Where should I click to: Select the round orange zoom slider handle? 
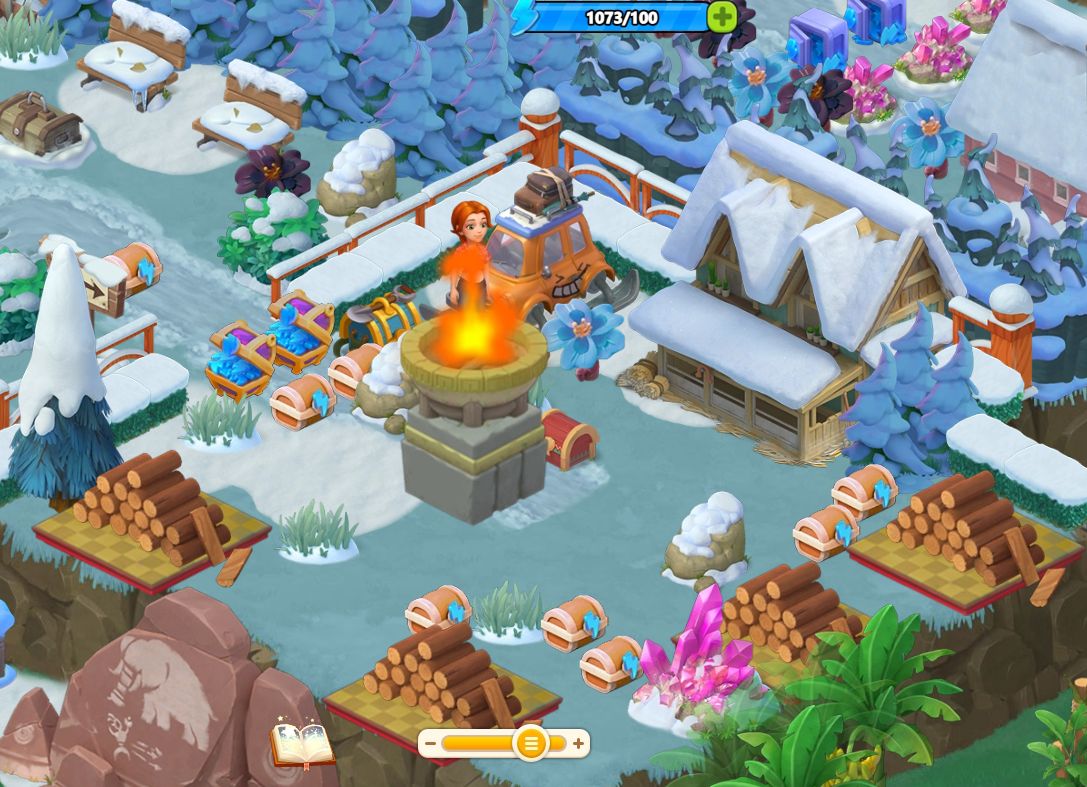point(530,743)
